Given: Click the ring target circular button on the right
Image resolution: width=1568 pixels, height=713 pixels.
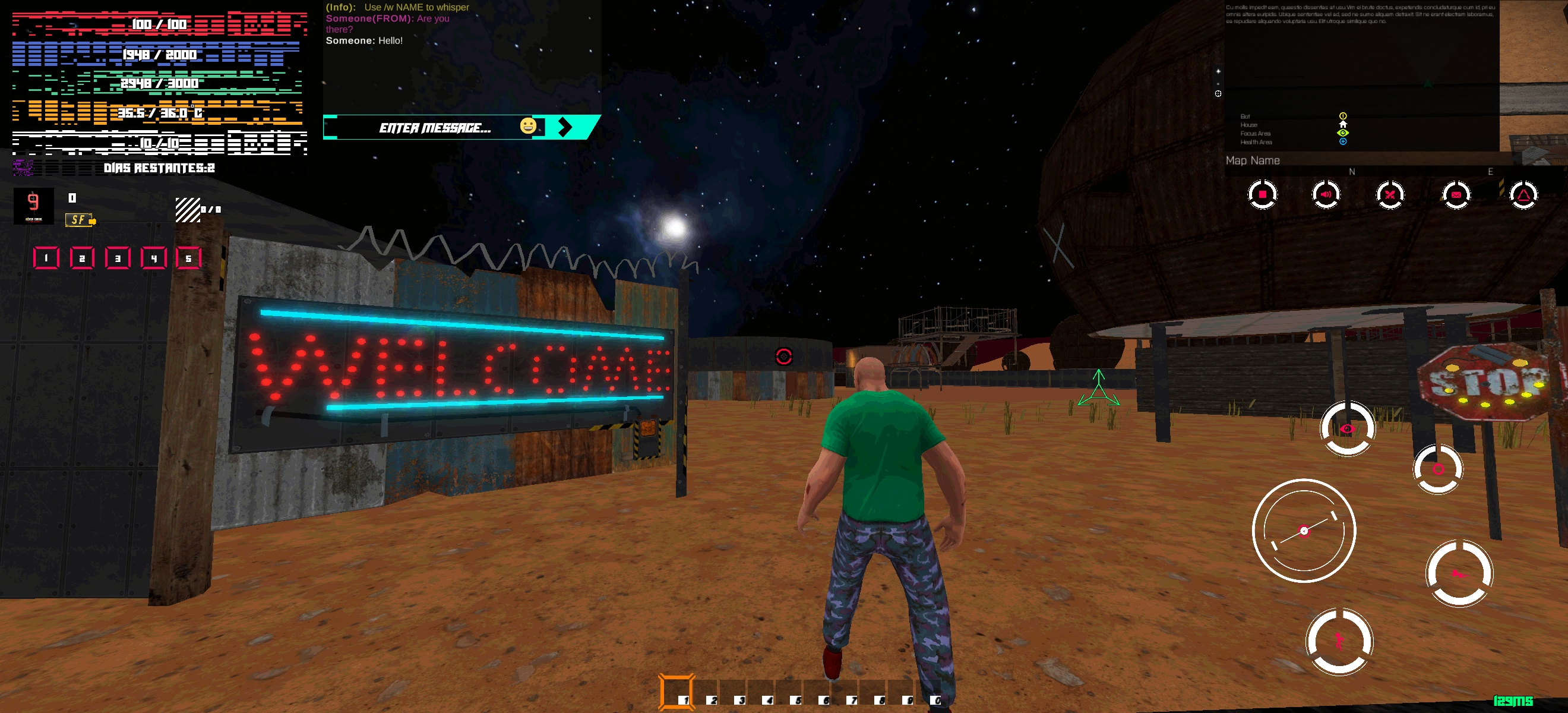Looking at the screenshot, I should point(1439,469).
